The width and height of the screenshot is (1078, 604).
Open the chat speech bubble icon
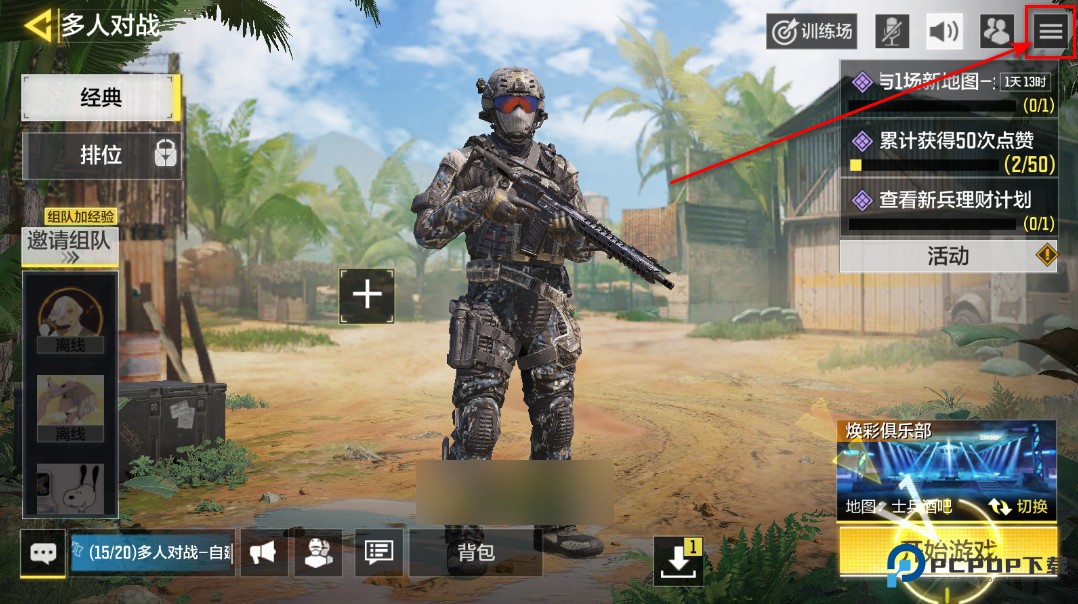tap(43, 553)
